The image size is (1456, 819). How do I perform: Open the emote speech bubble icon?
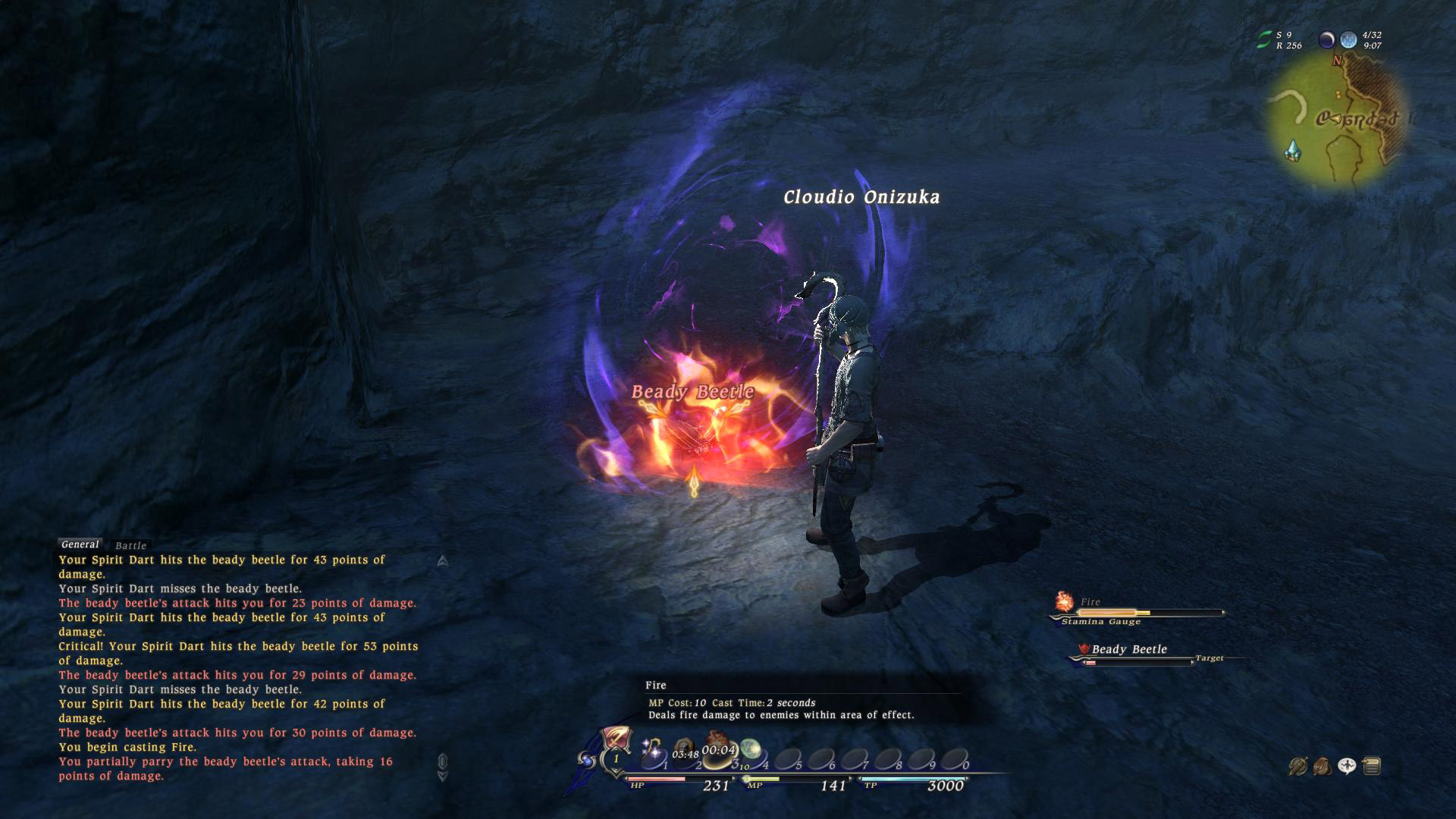[1347, 767]
